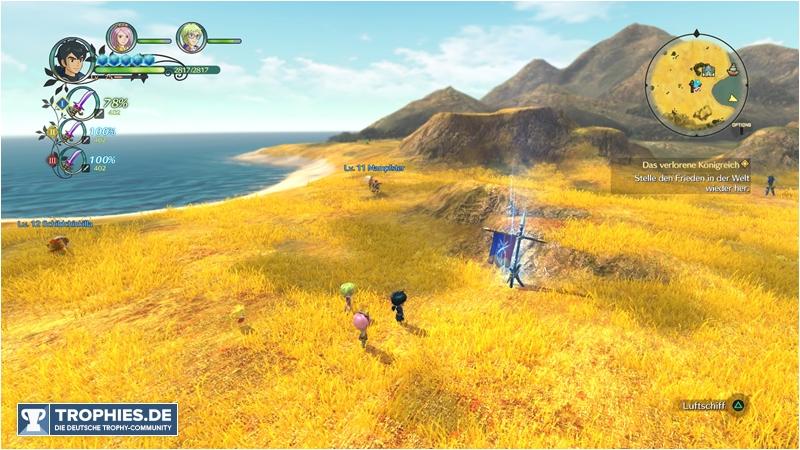Click the ship marker on the minimap
The width and height of the screenshot is (800, 450).
(x=735, y=69)
